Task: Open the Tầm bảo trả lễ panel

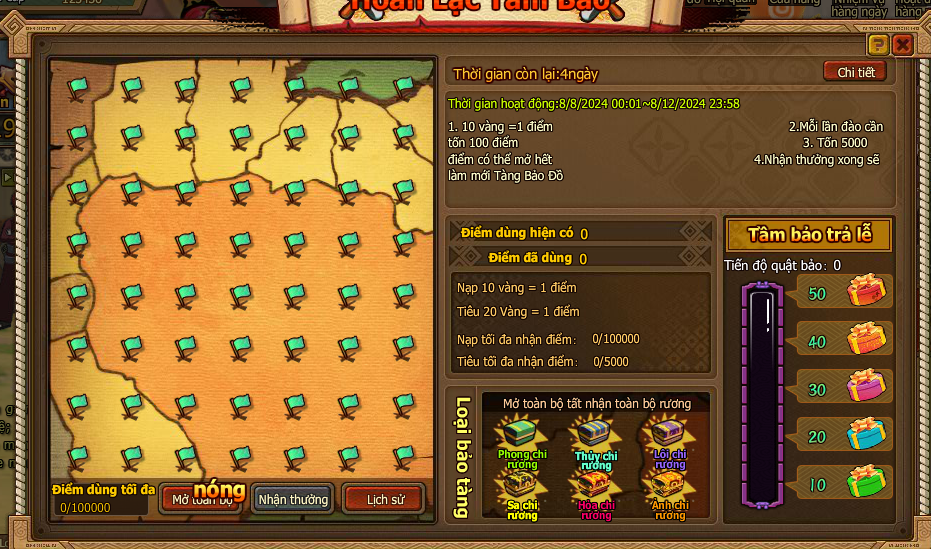Action: [809, 235]
